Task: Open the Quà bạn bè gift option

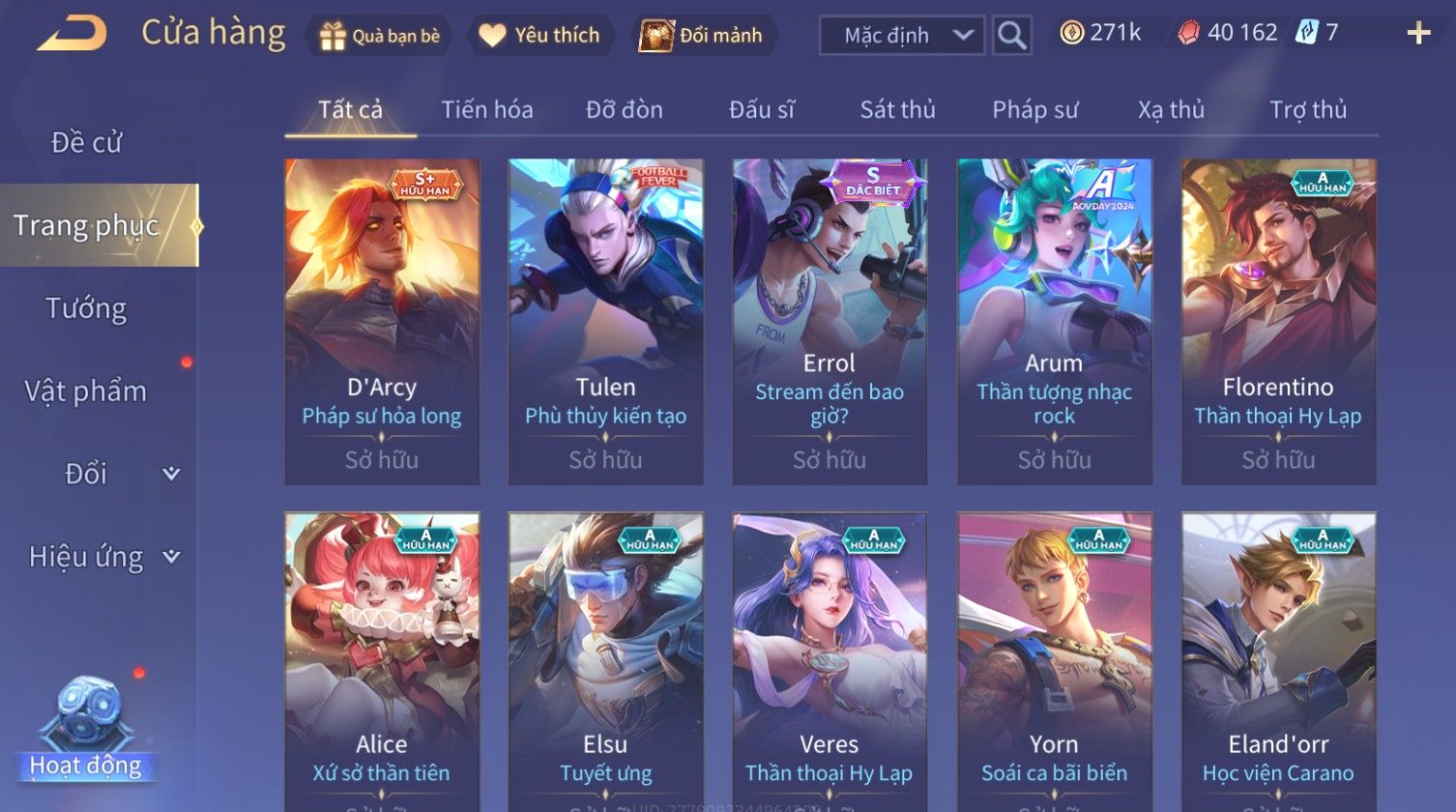Action: 380,36
